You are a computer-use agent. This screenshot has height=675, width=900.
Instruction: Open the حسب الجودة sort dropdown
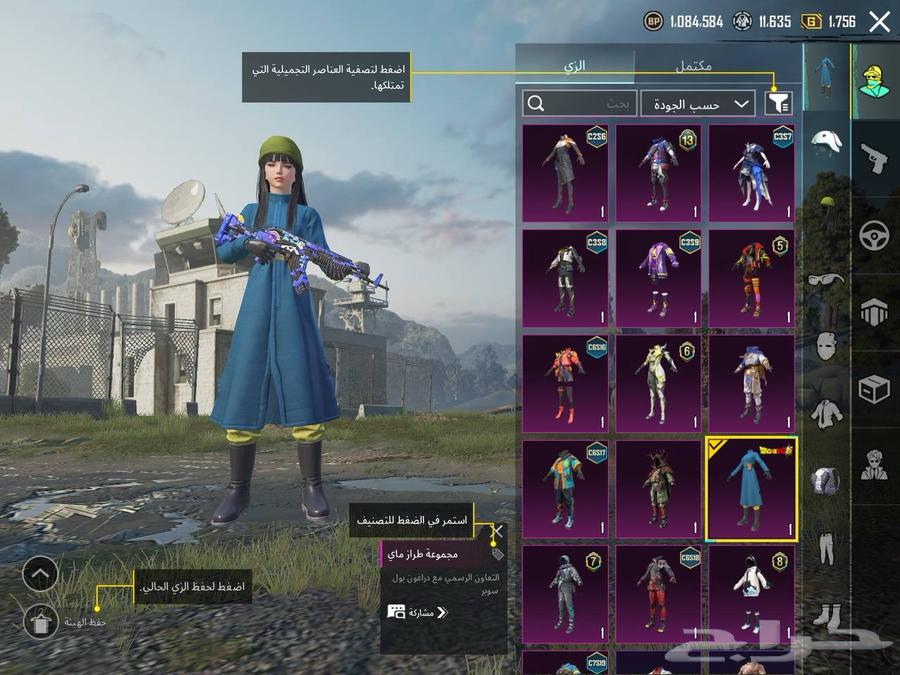coord(698,103)
